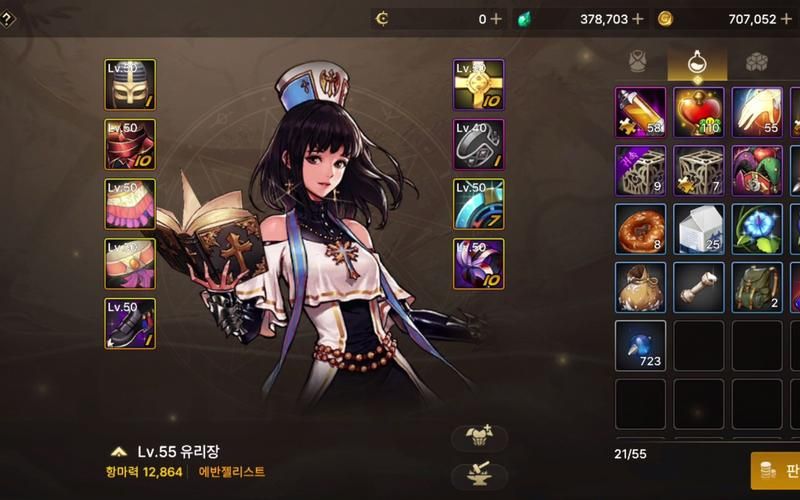Select the equipped red armor slot
The image size is (800, 500).
coord(130,145)
